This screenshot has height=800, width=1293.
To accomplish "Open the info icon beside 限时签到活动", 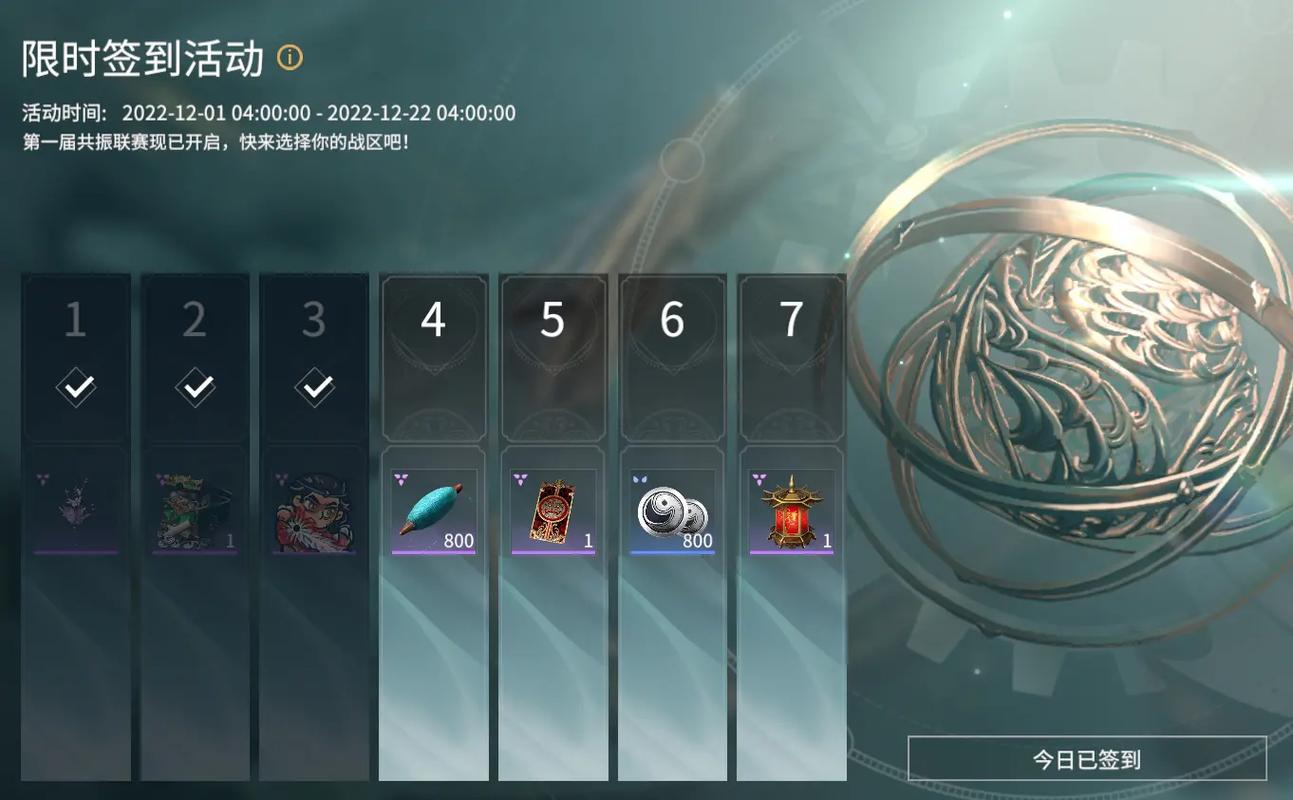I will click(290, 58).
